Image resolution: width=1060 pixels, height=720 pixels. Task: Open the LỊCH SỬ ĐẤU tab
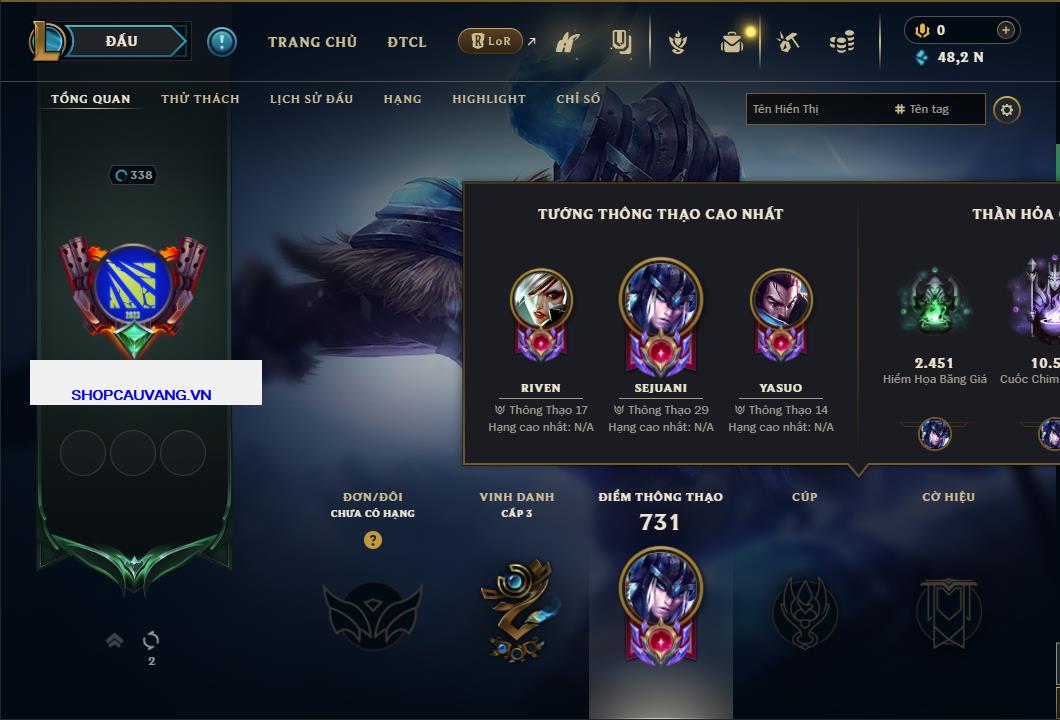click(x=311, y=99)
